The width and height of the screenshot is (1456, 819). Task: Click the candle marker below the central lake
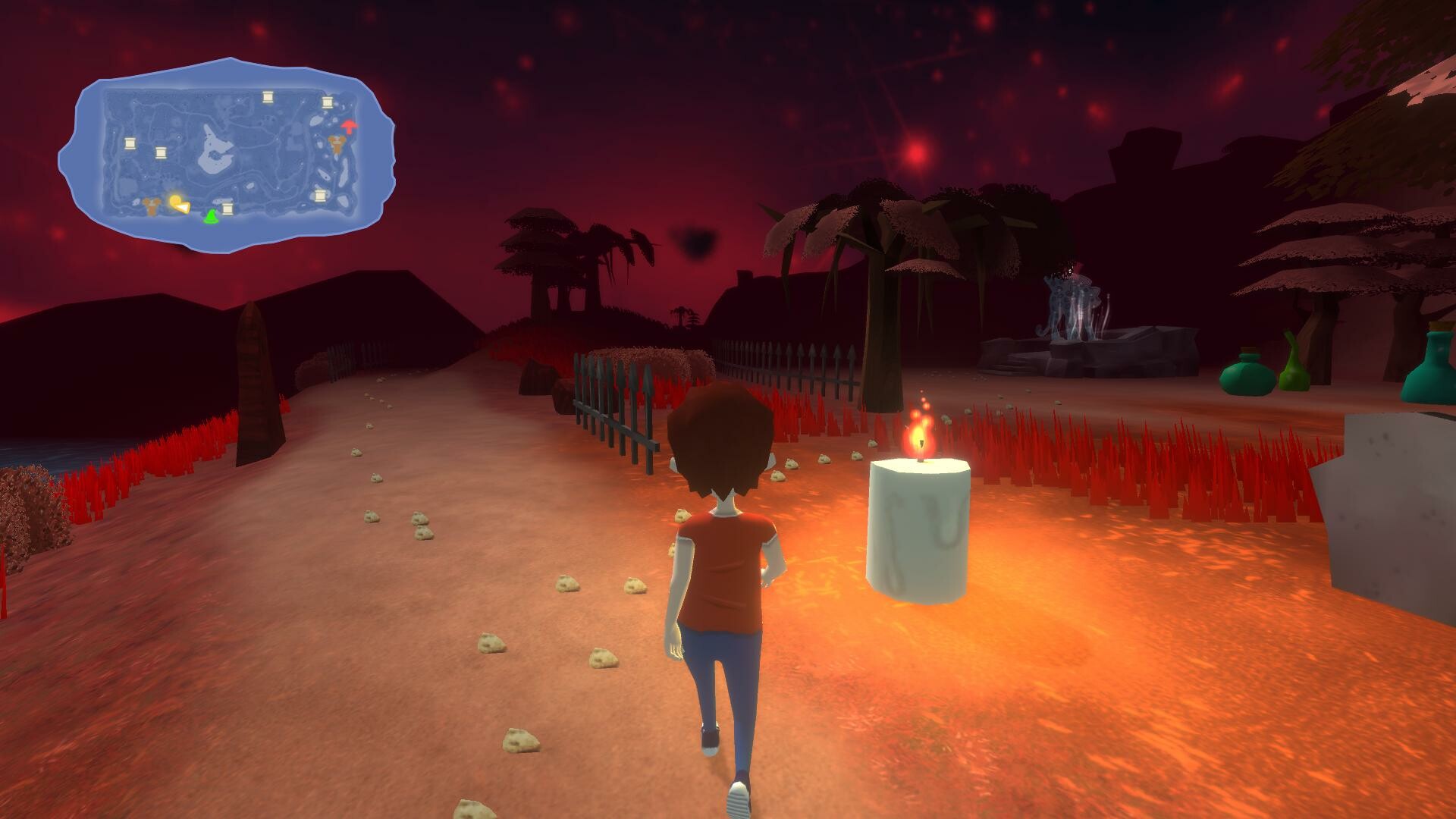[227, 210]
